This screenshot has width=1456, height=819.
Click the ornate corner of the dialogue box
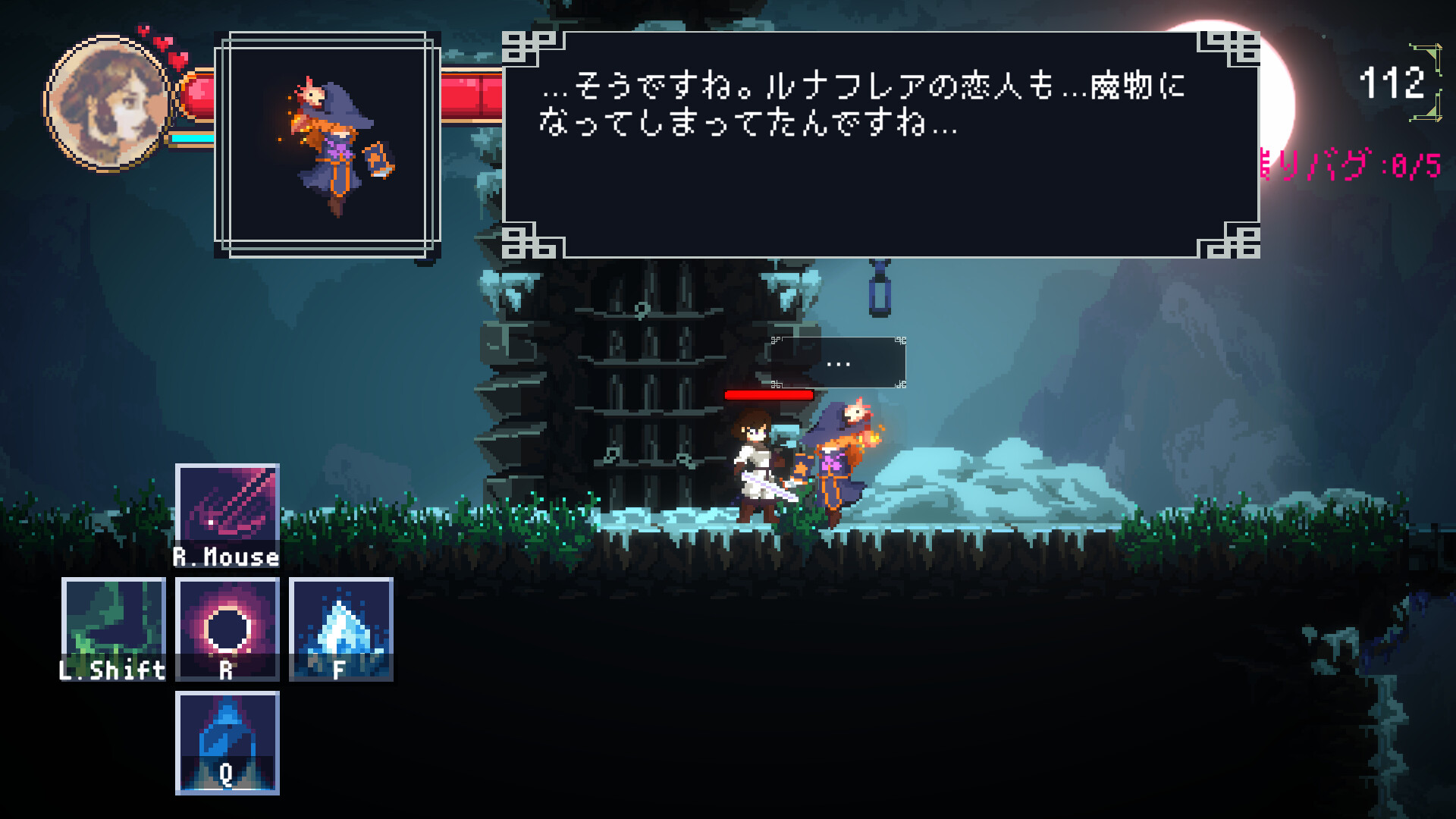tap(529, 47)
